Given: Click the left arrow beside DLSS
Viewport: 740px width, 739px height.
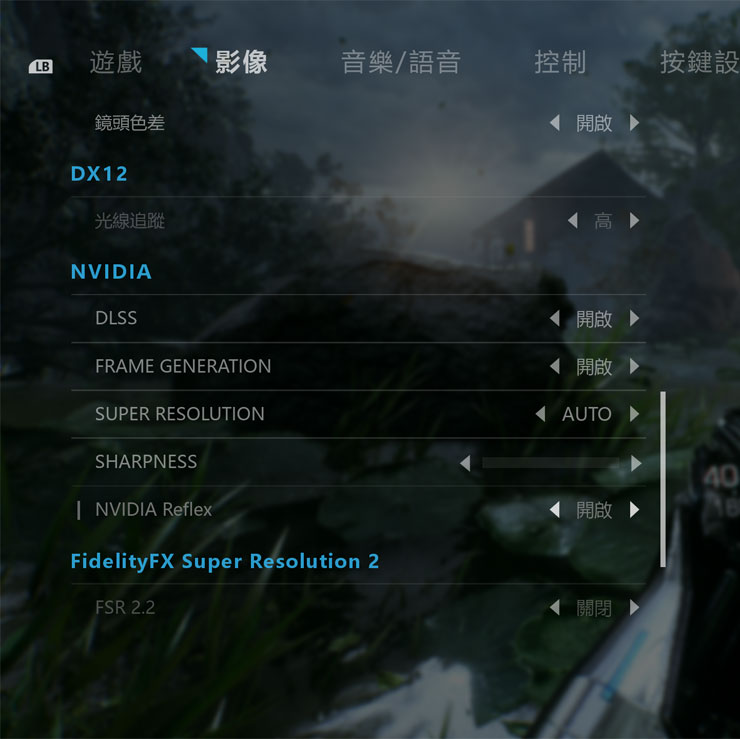Looking at the screenshot, I should (x=555, y=319).
